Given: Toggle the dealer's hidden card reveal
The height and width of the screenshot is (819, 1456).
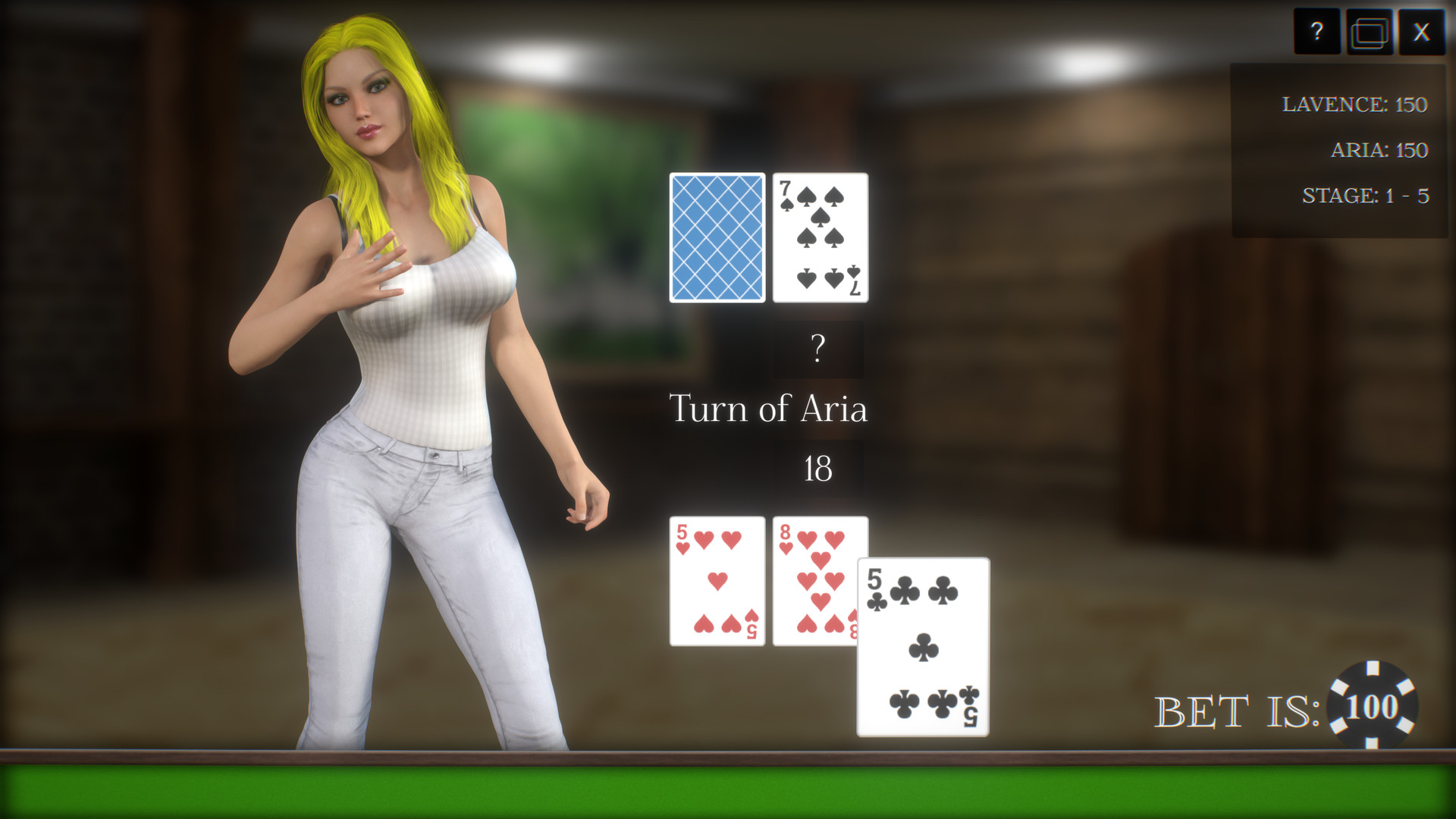Looking at the screenshot, I should (716, 237).
